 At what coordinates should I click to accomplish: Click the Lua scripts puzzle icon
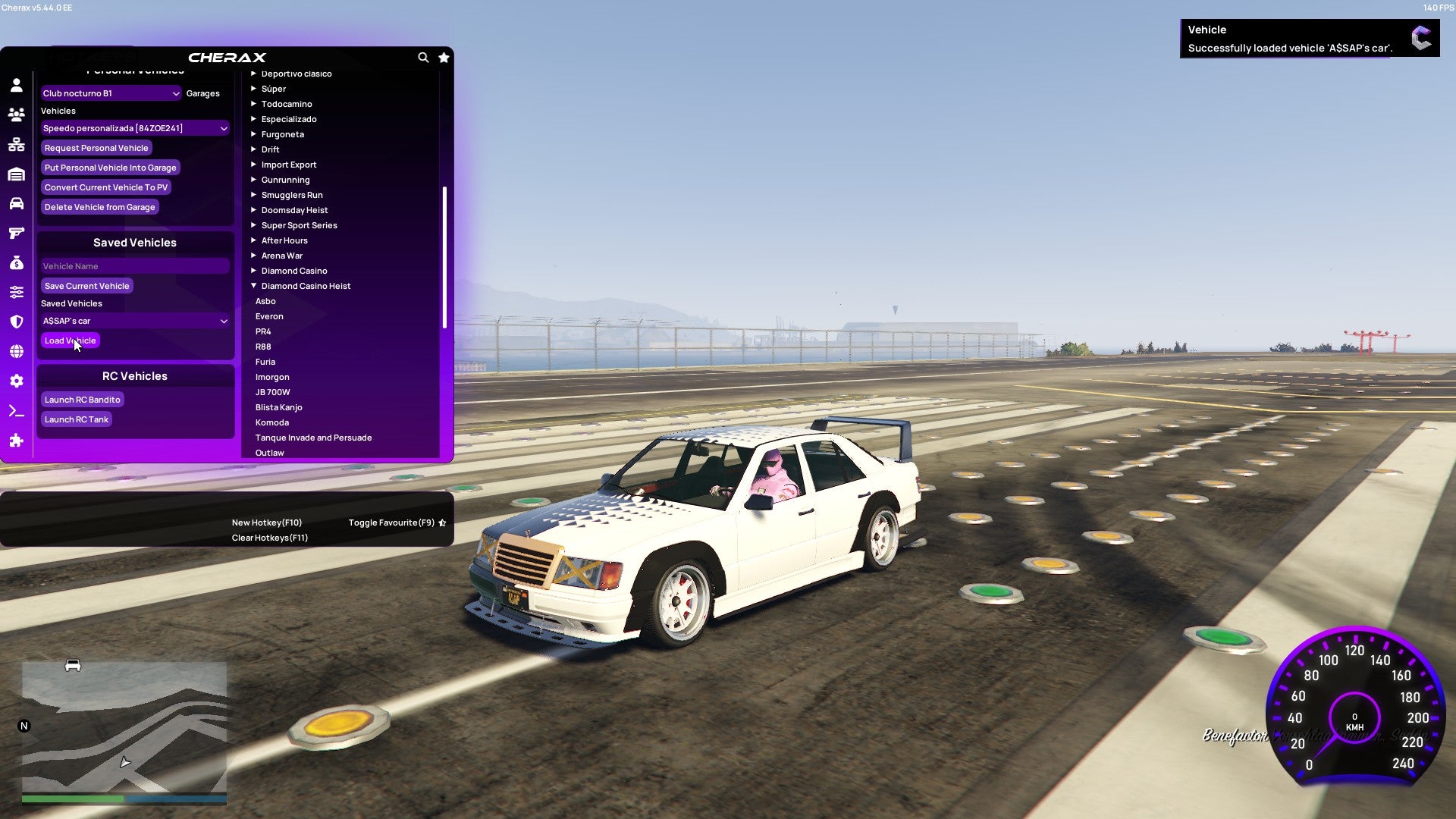17,440
